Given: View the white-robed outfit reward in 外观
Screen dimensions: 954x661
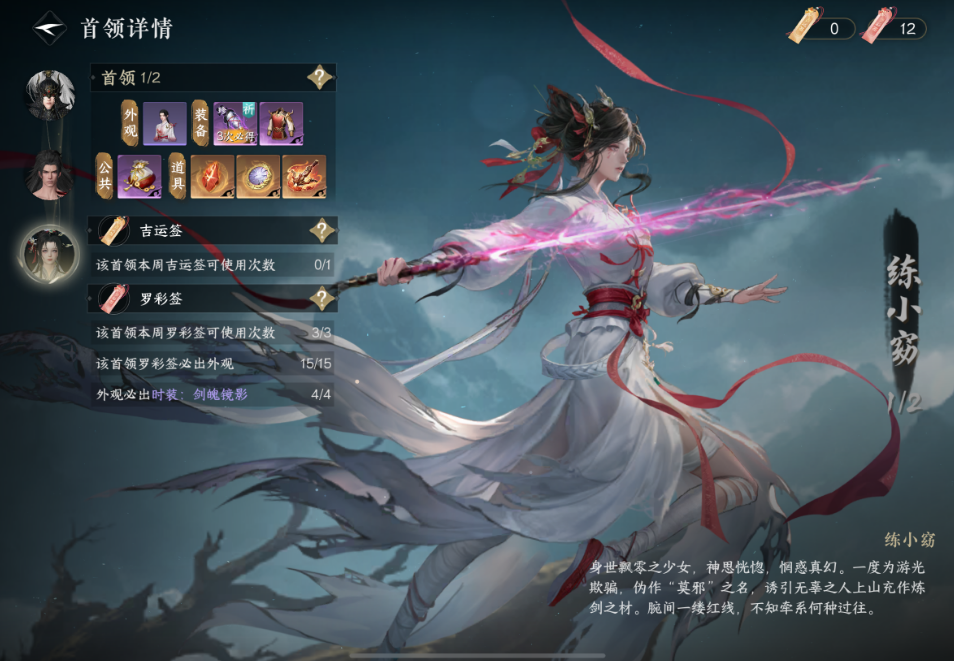Looking at the screenshot, I should tap(164, 124).
